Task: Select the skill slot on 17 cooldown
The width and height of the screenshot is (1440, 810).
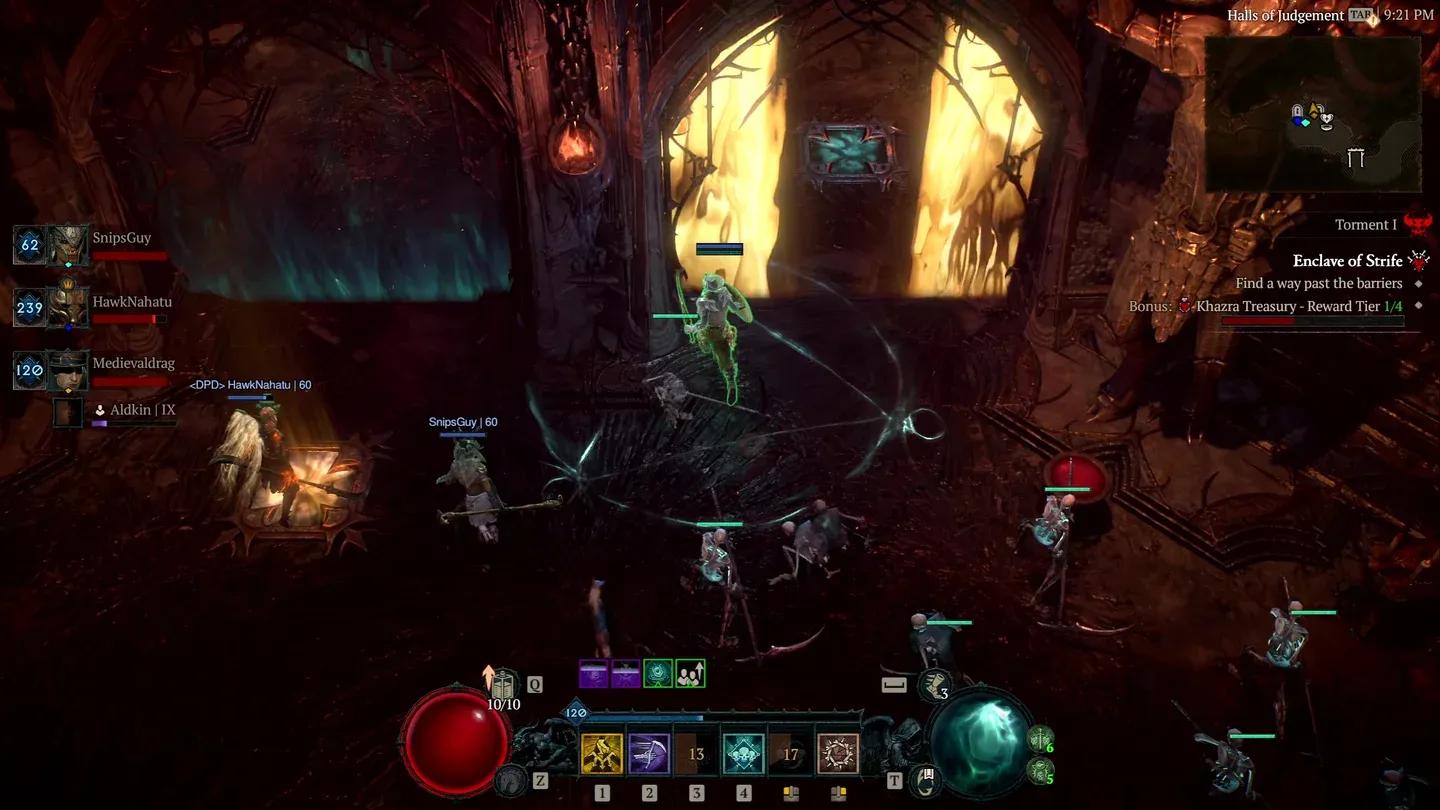Action: pyautogui.click(x=790, y=754)
